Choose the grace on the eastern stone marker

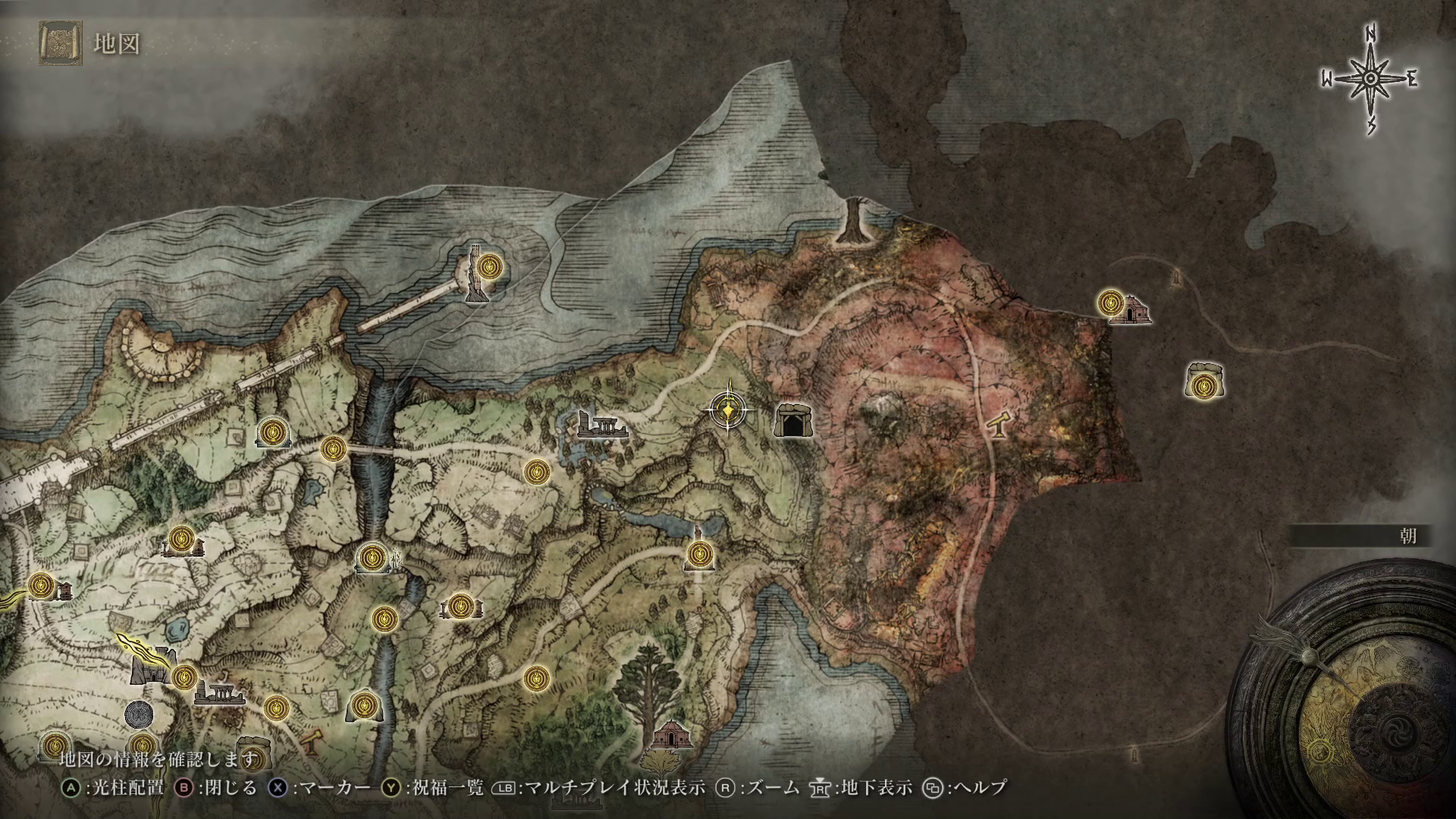point(1203,387)
